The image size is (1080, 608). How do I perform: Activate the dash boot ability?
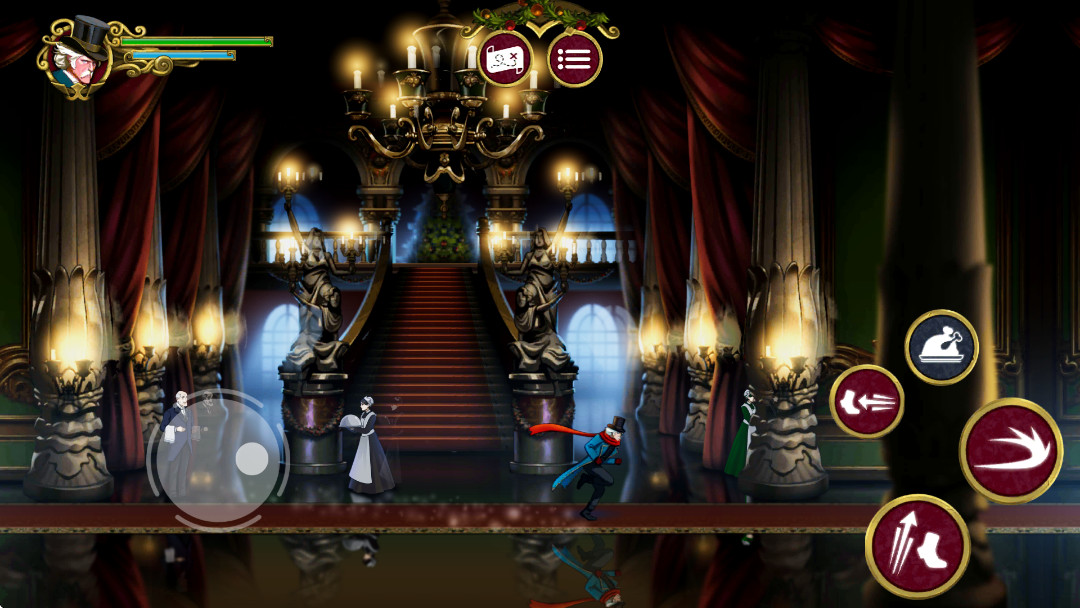point(867,402)
